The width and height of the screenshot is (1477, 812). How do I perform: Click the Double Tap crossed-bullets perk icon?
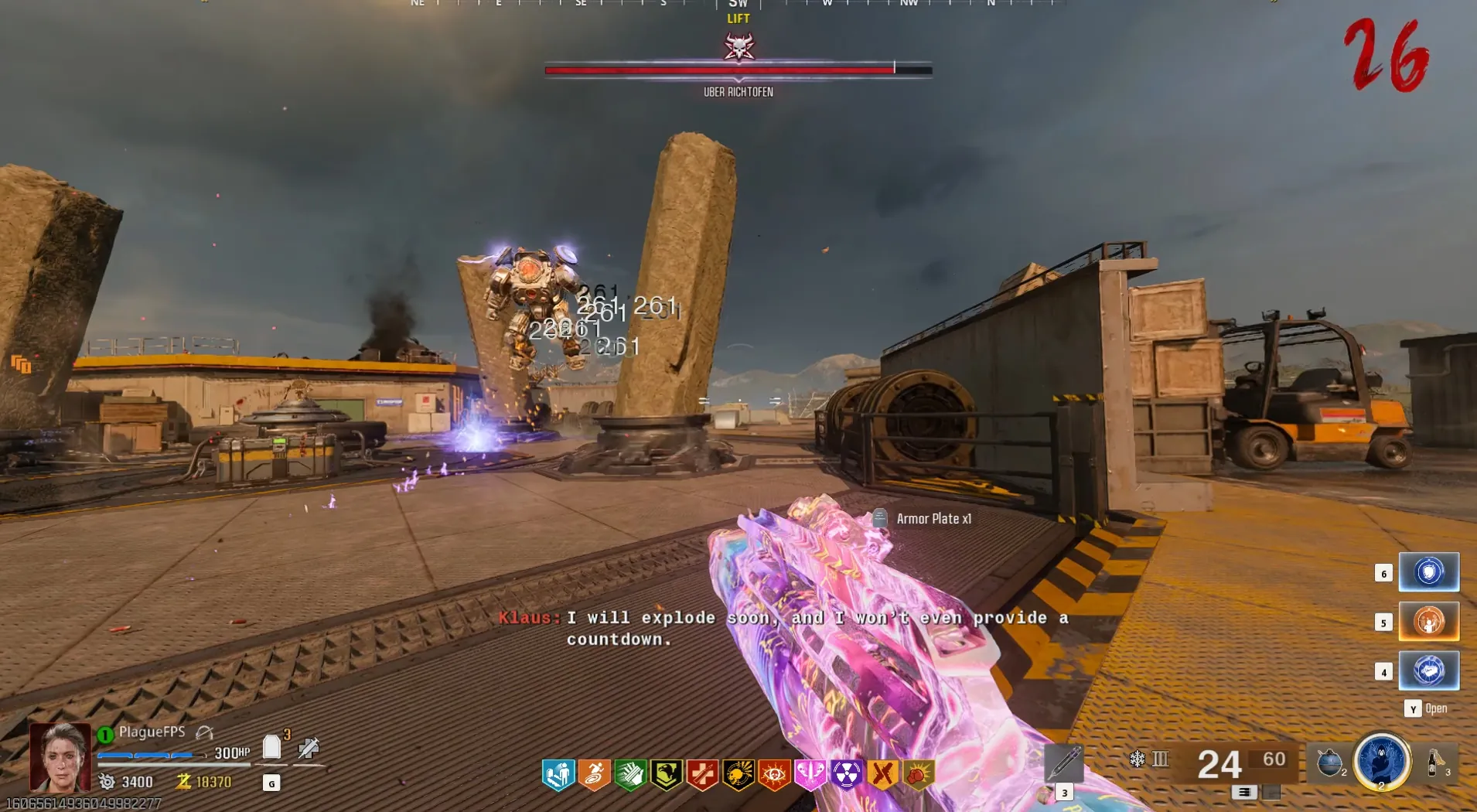tap(882, 774)
